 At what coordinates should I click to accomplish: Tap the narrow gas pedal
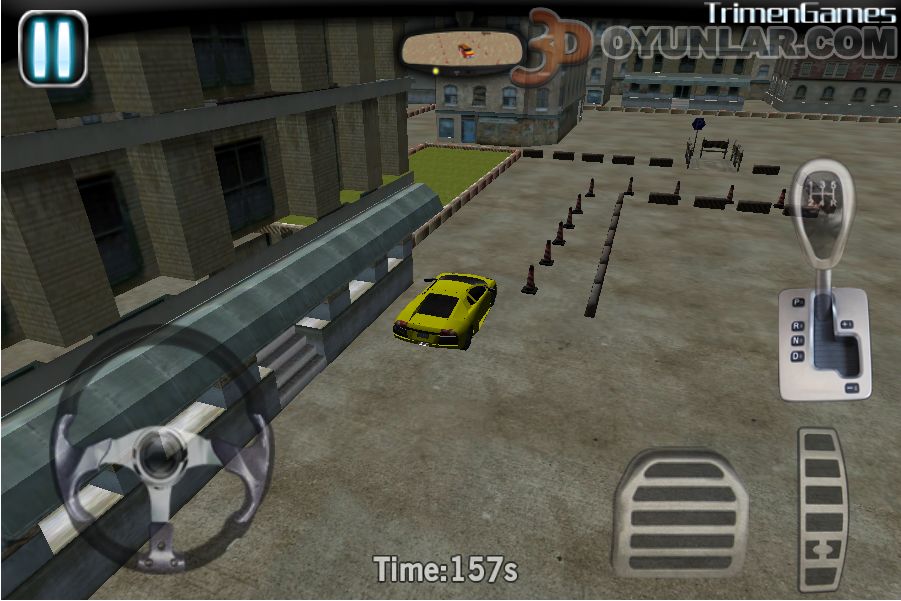pyautogui.click(x=823, y=509)
